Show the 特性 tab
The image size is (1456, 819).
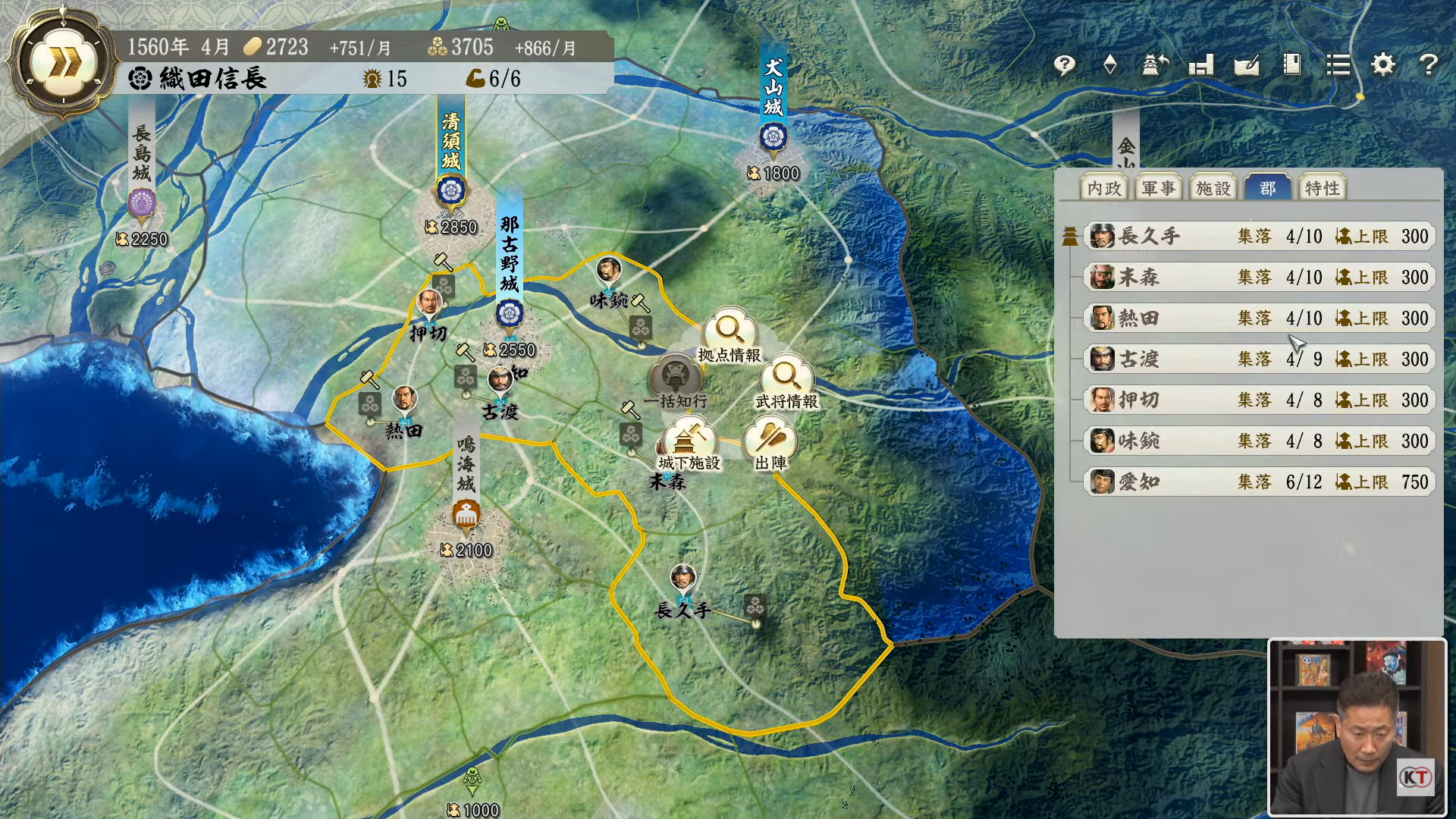1322,188
